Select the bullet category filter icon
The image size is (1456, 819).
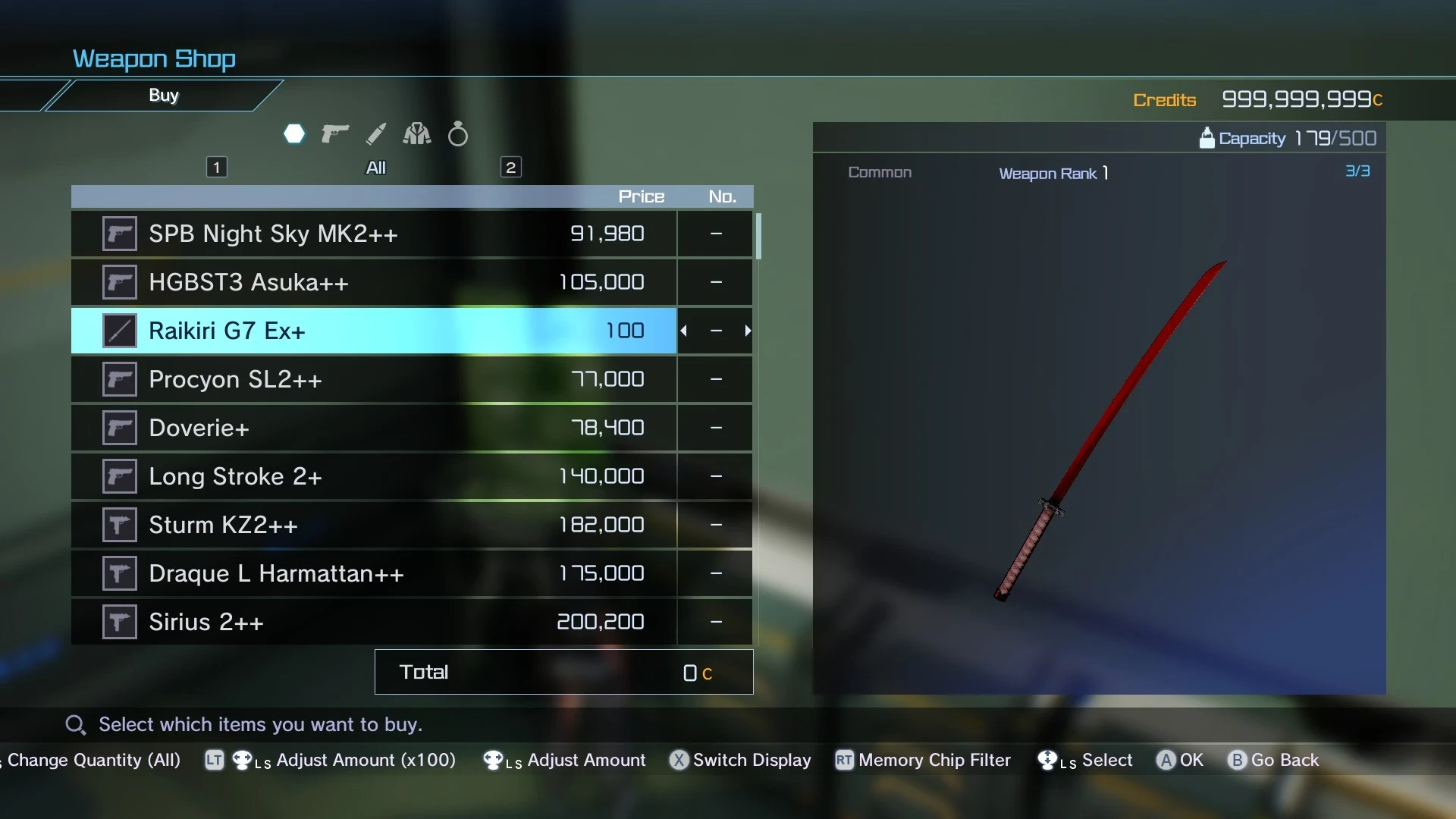[376, 133]
